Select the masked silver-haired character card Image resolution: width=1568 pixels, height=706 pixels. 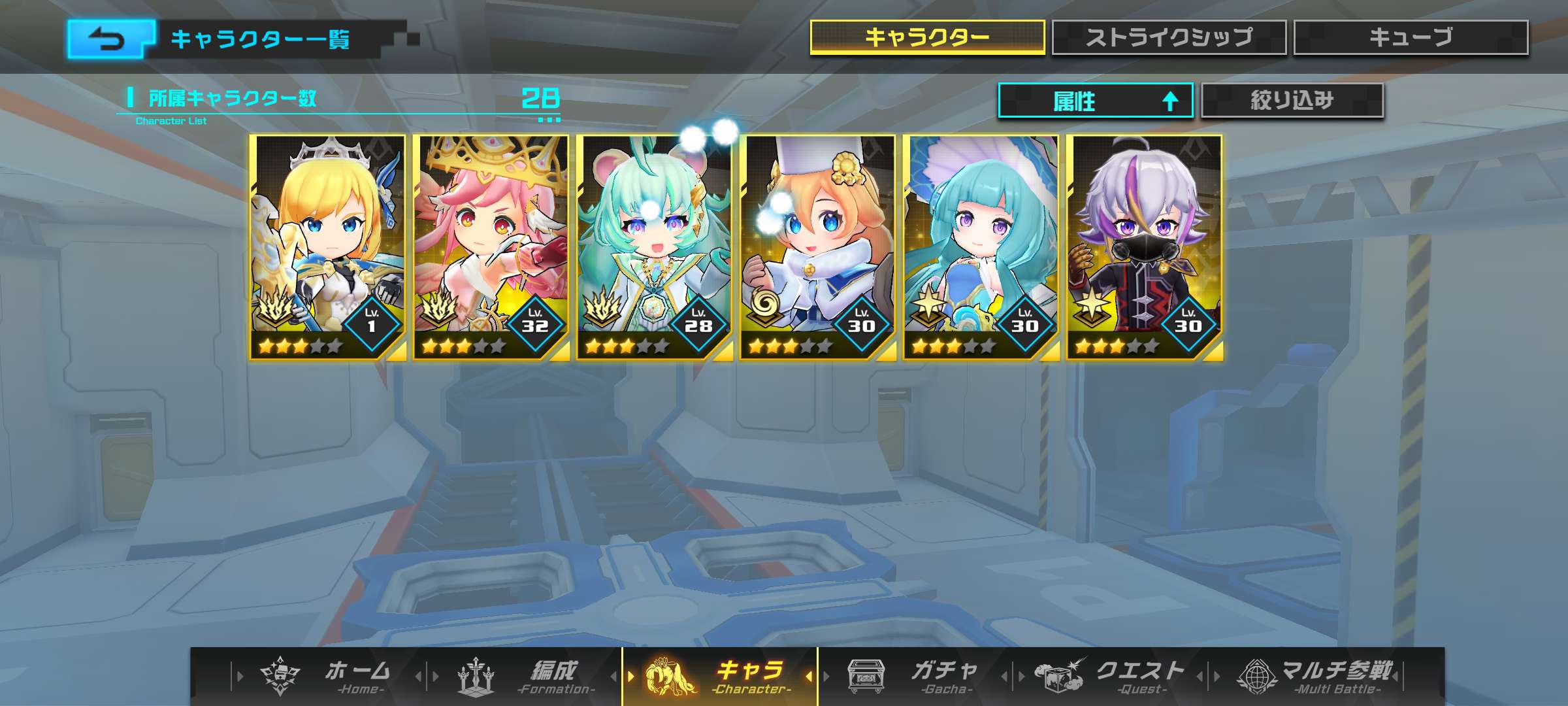tap(1144, 247)
